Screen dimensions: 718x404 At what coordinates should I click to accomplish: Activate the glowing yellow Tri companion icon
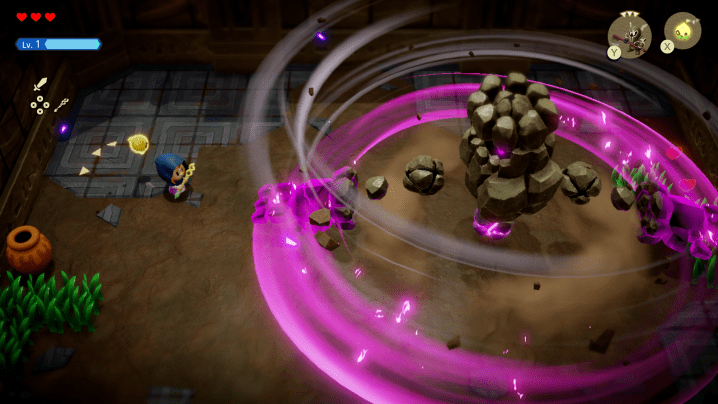pyautogui.click(x=684, y=29)
